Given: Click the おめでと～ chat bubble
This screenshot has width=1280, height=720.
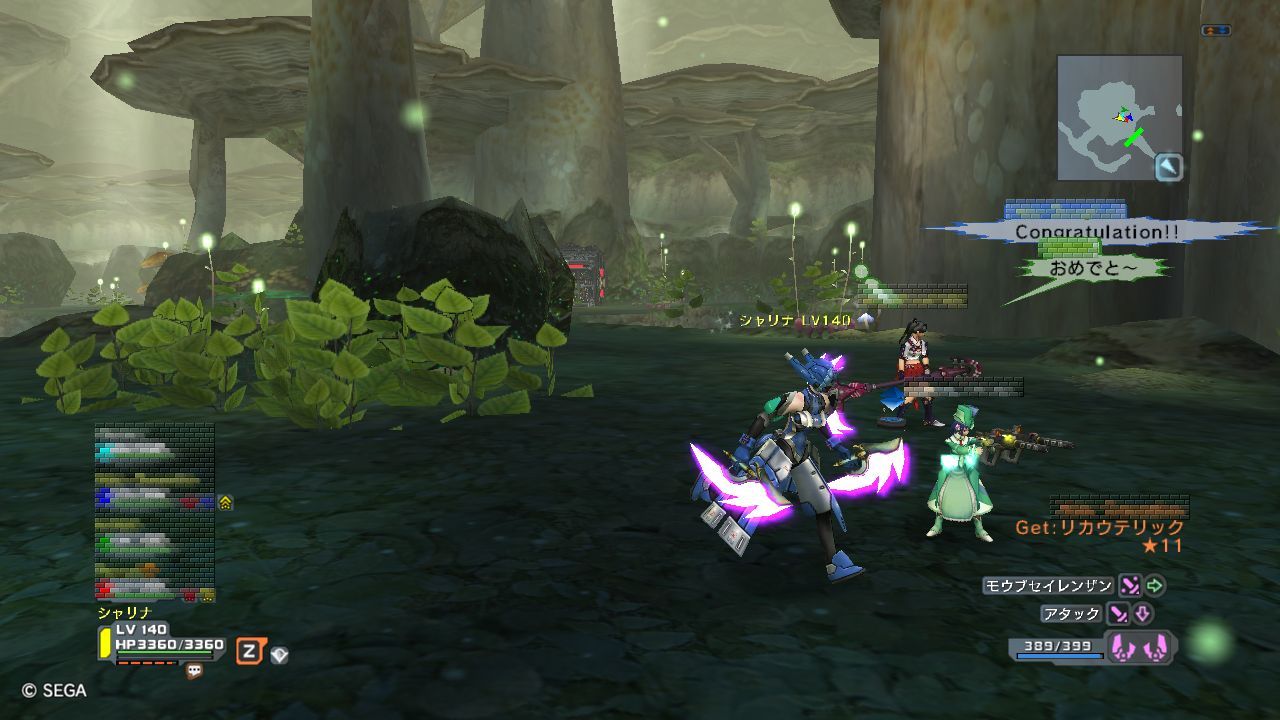Looking at the screenshot, I should pyautogui.click(x=1092, y=268).
